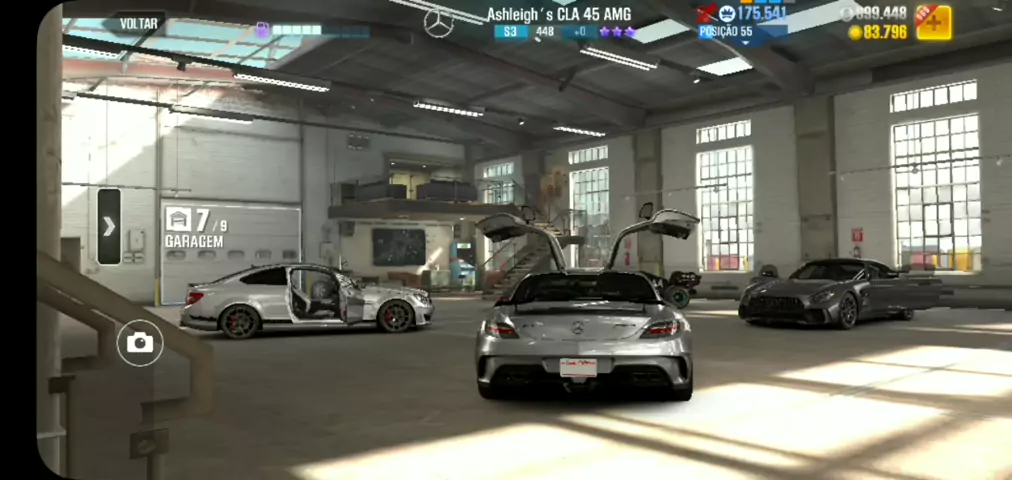
Task: Open the Garagem 7/9 garage door
Action: 230,253
